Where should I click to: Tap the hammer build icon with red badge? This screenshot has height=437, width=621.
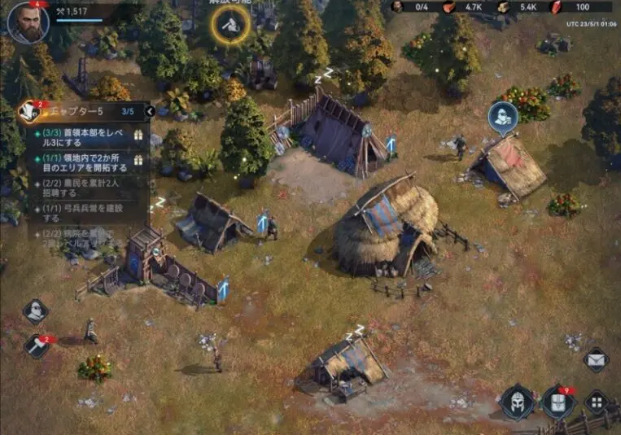35,345
